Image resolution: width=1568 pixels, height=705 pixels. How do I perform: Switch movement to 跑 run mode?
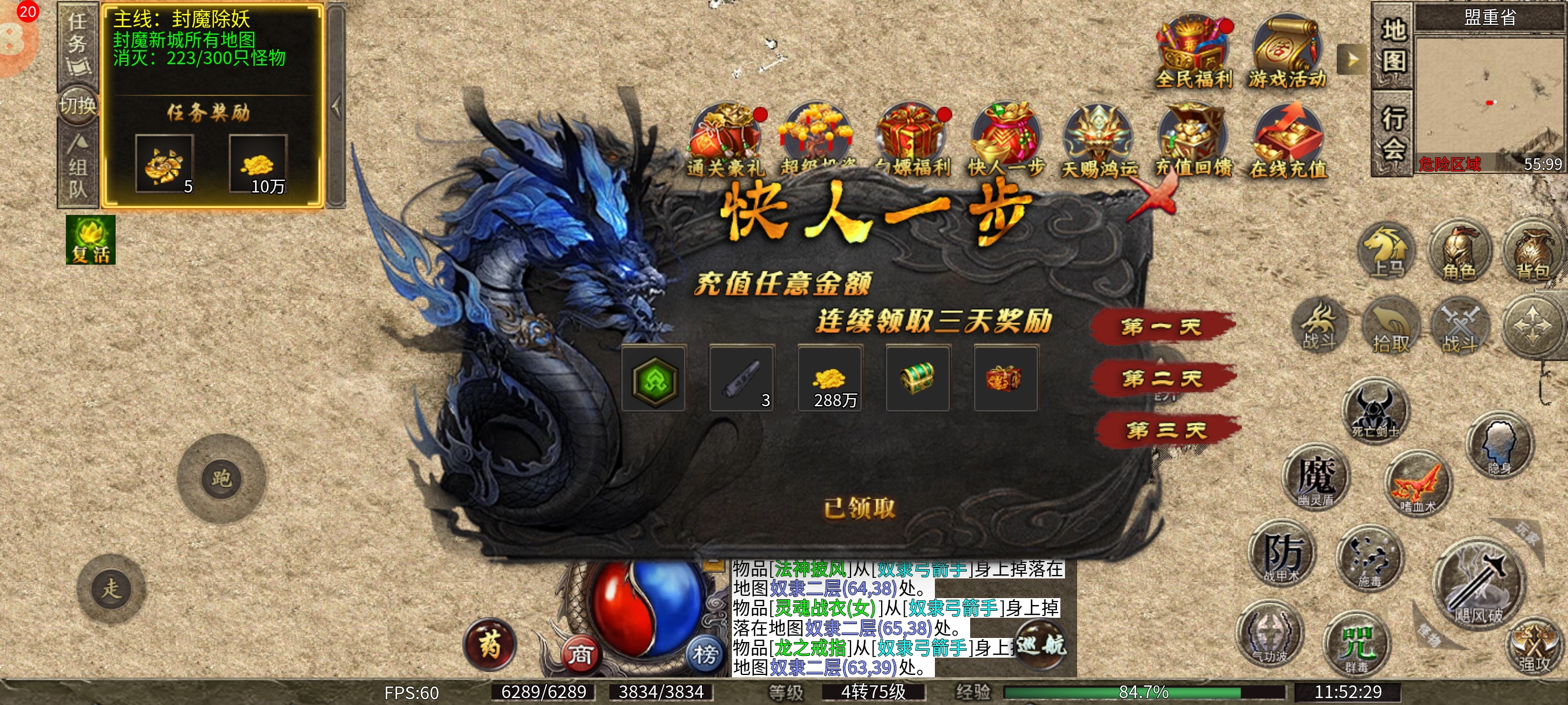click(221, 478)
